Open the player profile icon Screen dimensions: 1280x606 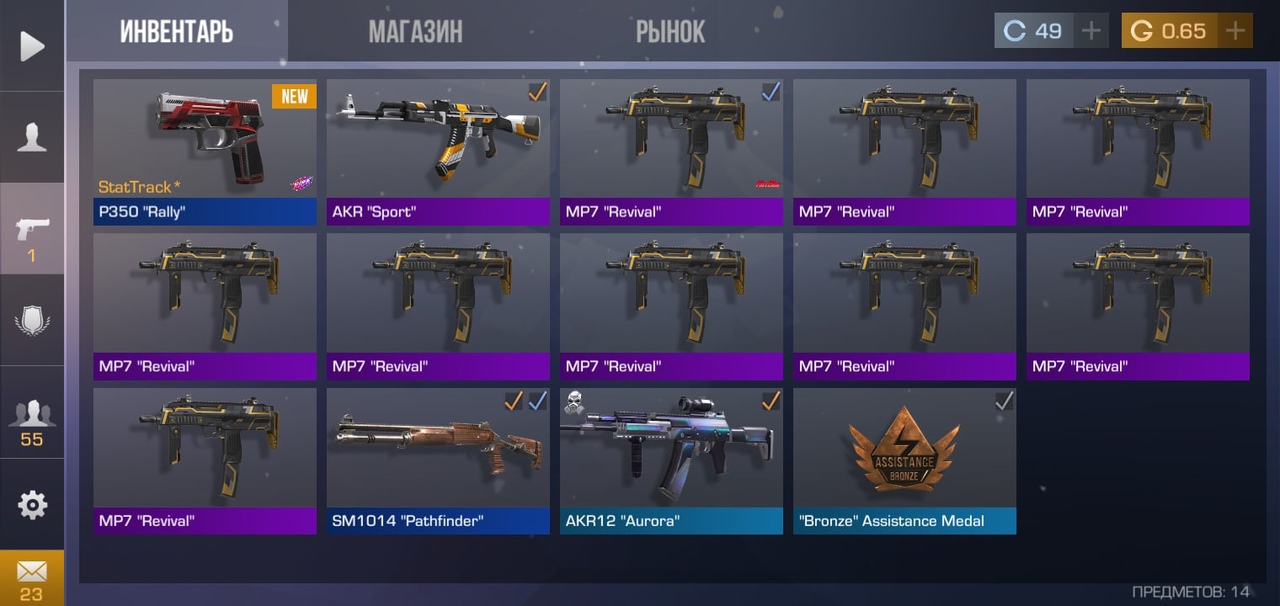(x=32, y=138)
